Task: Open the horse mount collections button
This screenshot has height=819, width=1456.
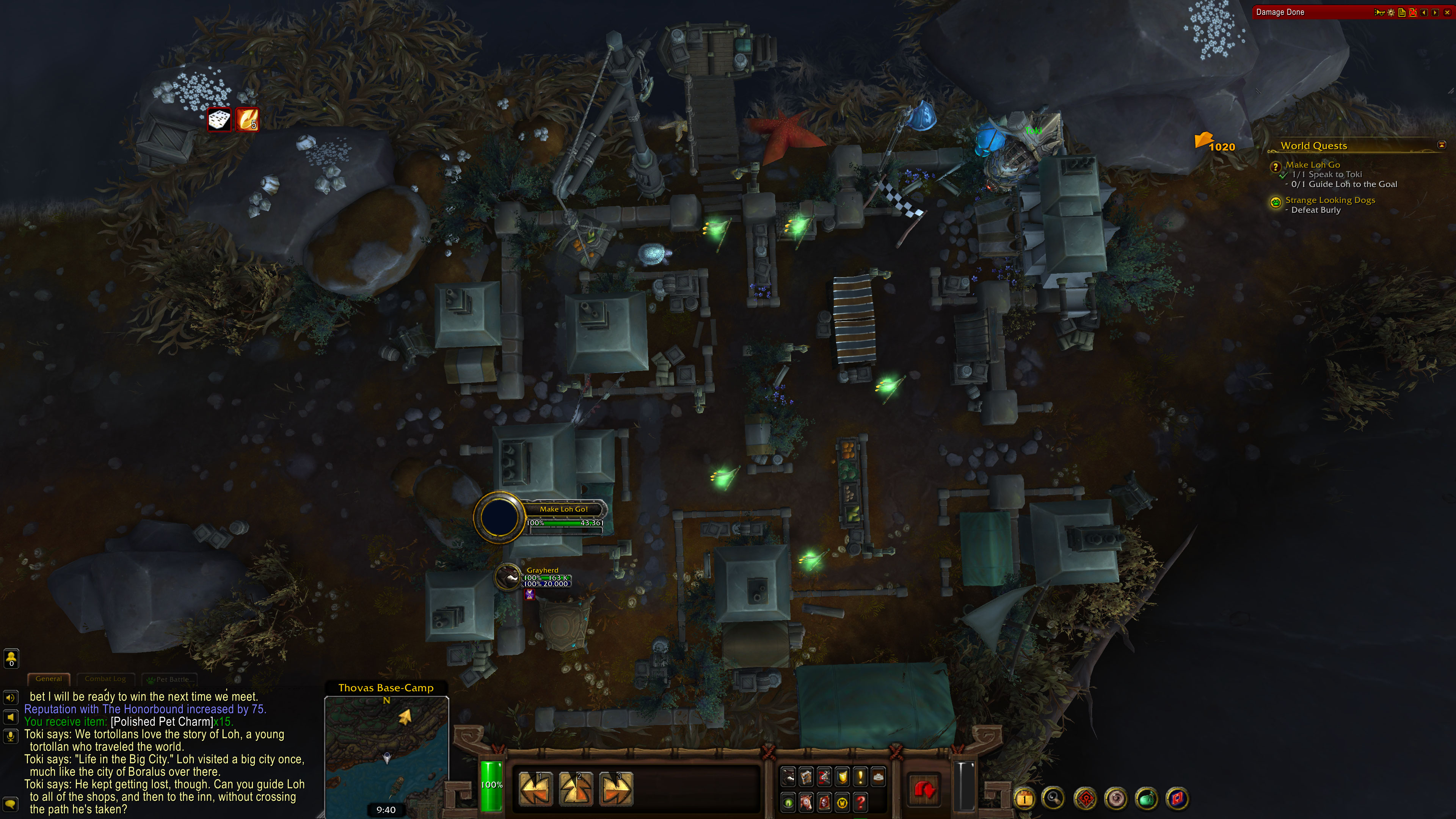Action: coord(806,802)
